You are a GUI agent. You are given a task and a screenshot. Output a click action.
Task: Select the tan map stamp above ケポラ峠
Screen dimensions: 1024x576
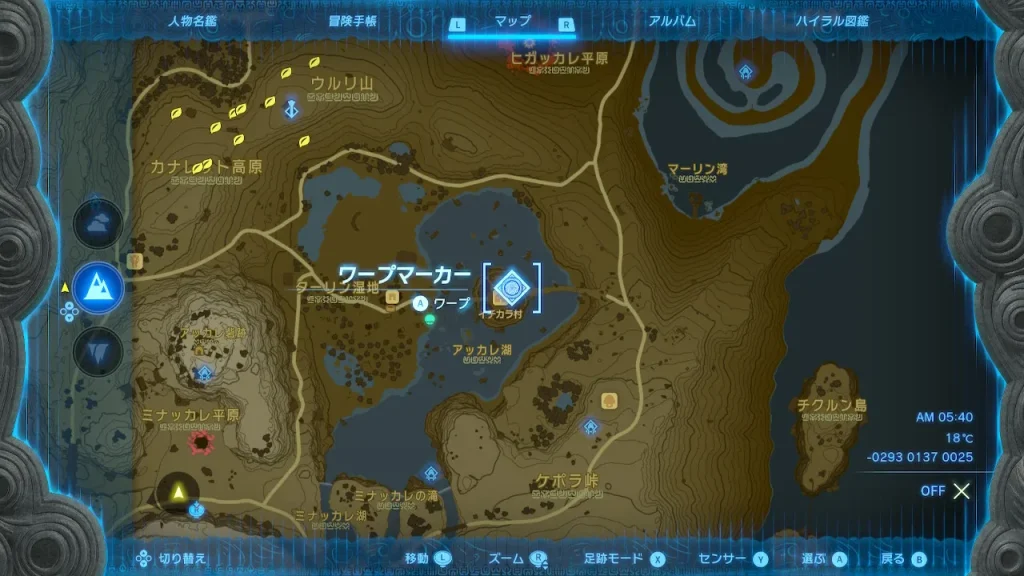pyautogui.click(x=608, y=401)
